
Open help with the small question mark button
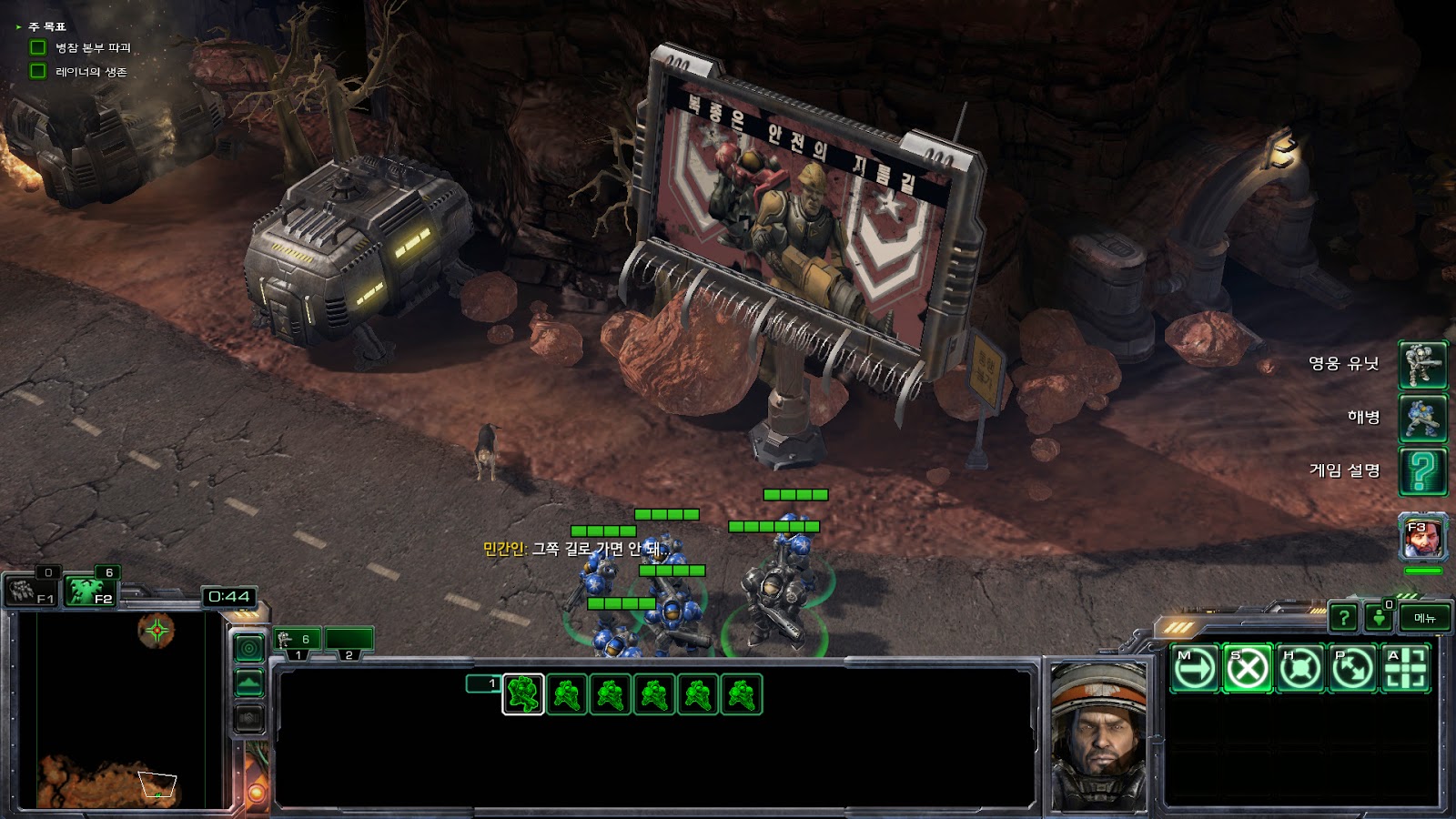click(1343, 618)
